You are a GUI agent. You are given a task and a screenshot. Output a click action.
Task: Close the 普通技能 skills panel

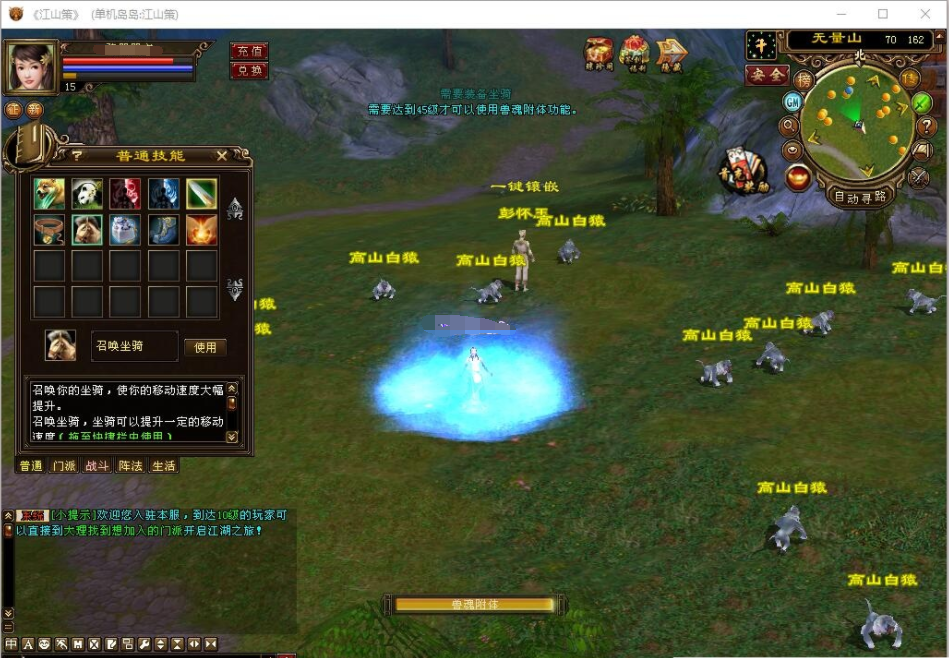tap(222, 156)
